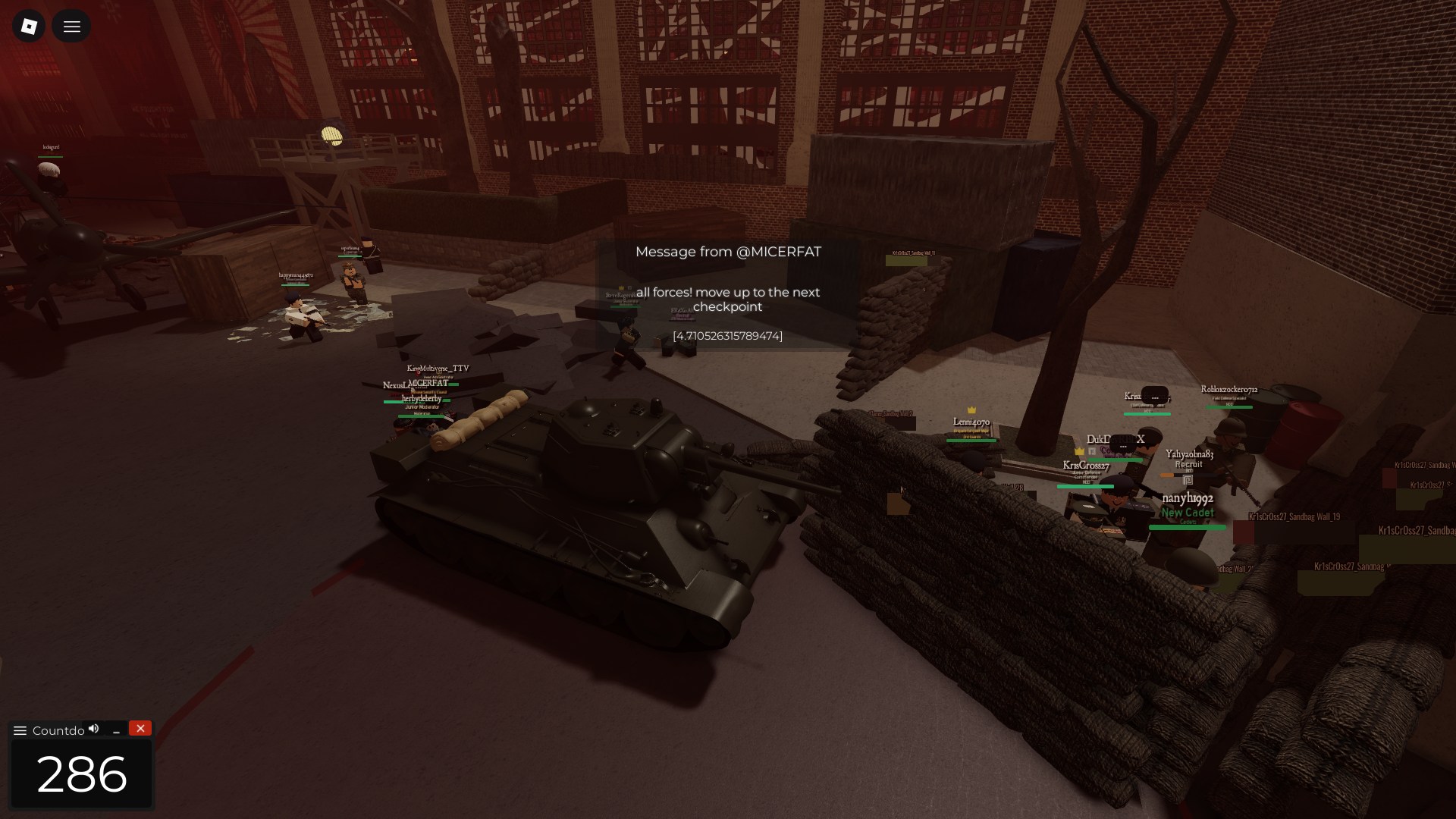Open the Roblox logo menu
1456x819 pixels.
tap(29, 27)
